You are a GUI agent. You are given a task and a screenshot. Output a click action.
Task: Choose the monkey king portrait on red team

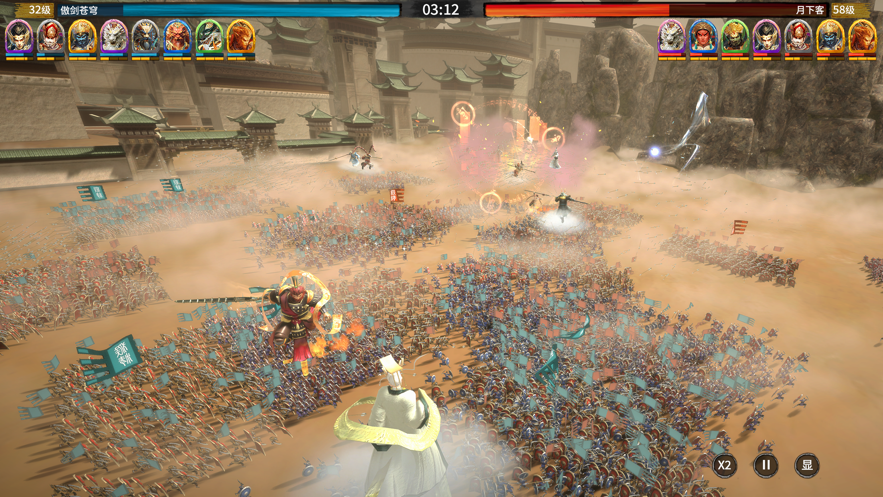862,38
